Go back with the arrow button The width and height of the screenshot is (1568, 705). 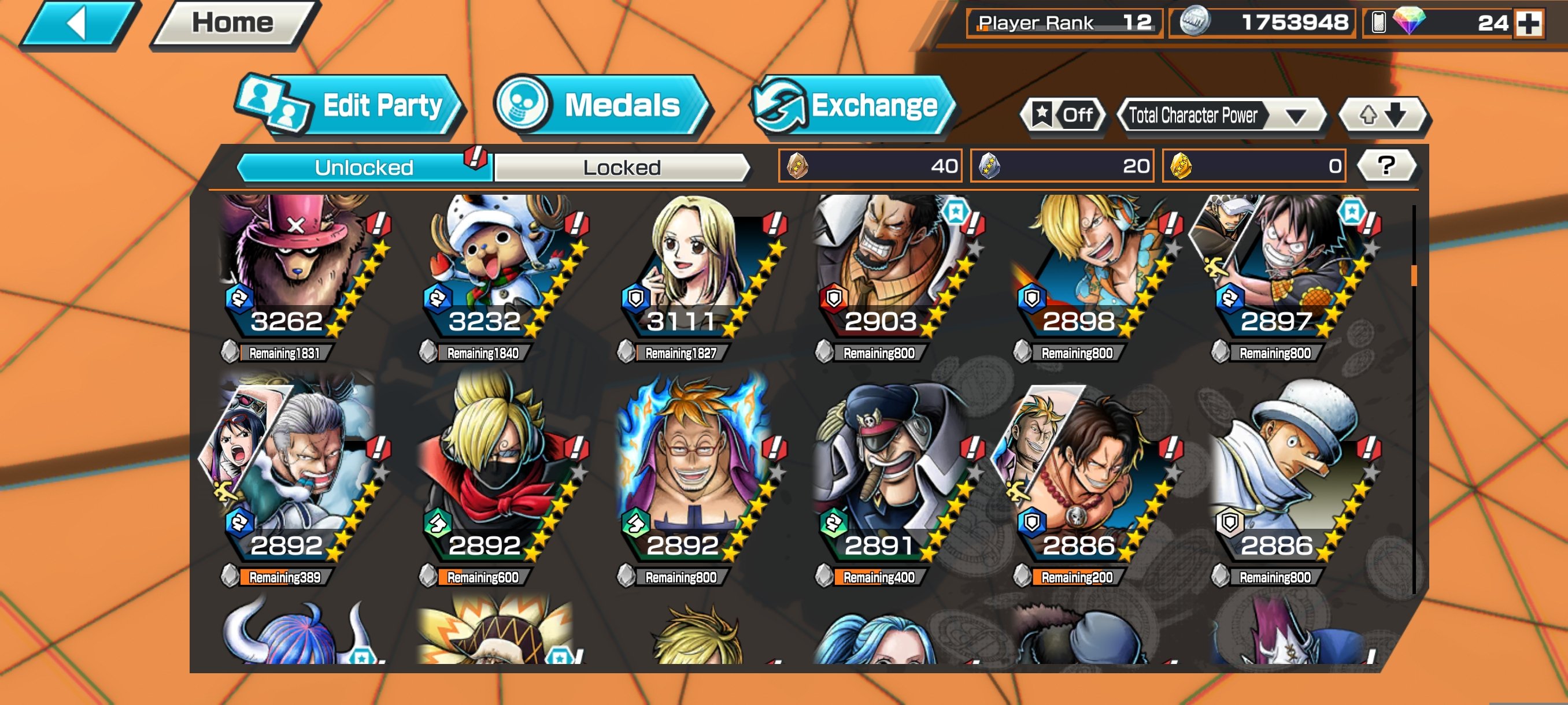point(79,24)
